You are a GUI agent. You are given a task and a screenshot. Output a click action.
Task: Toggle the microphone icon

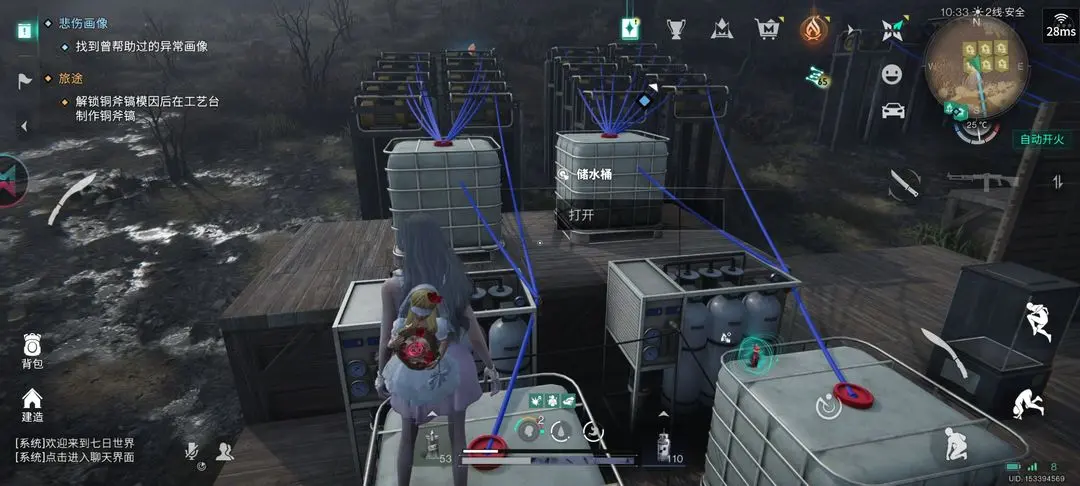coord(192,452)
